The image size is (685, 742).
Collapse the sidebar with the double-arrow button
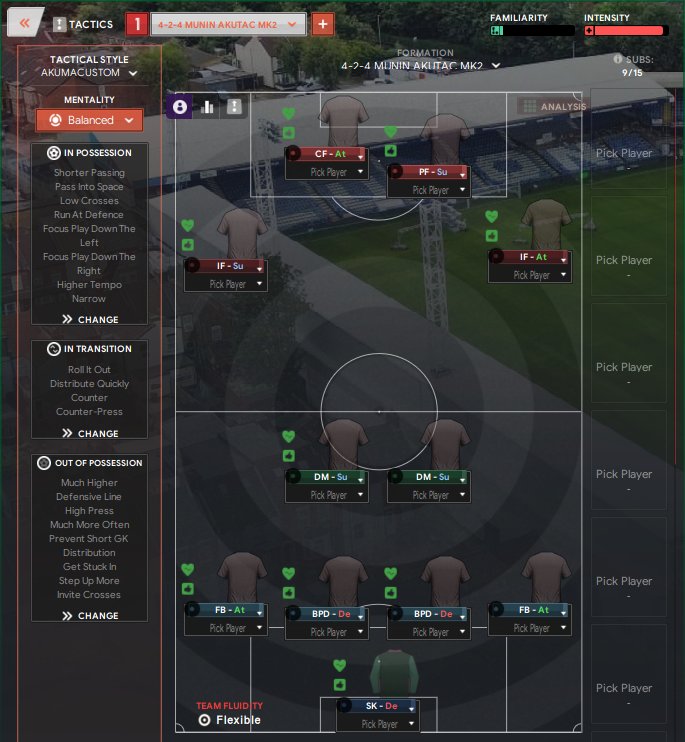(25, 22)
